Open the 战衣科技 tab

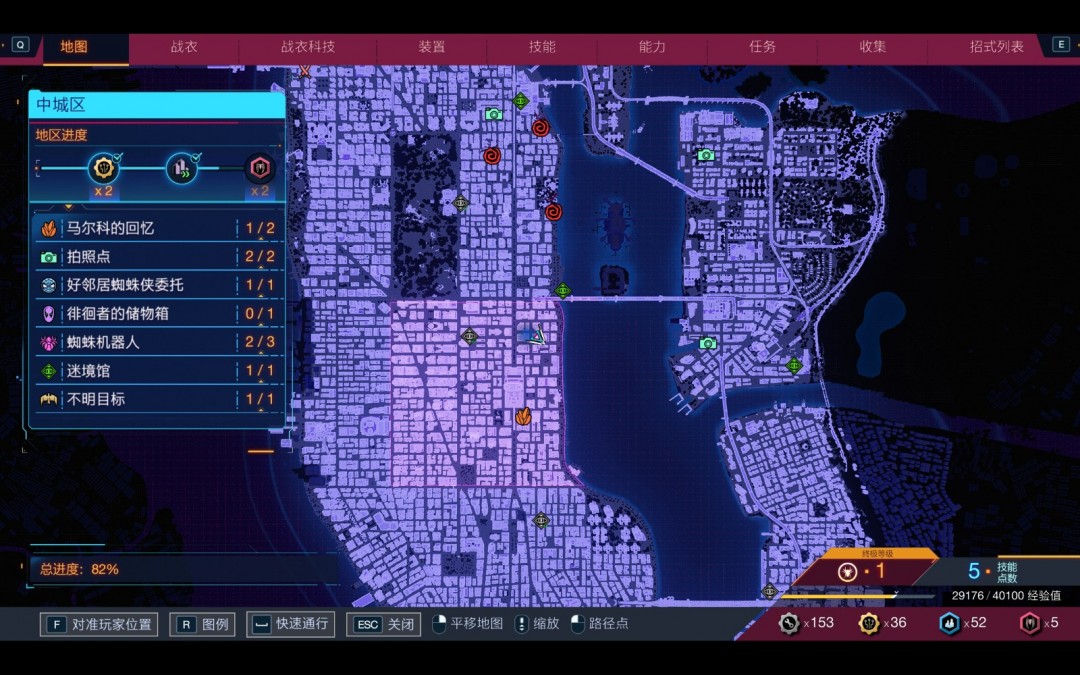coord(308,47)
